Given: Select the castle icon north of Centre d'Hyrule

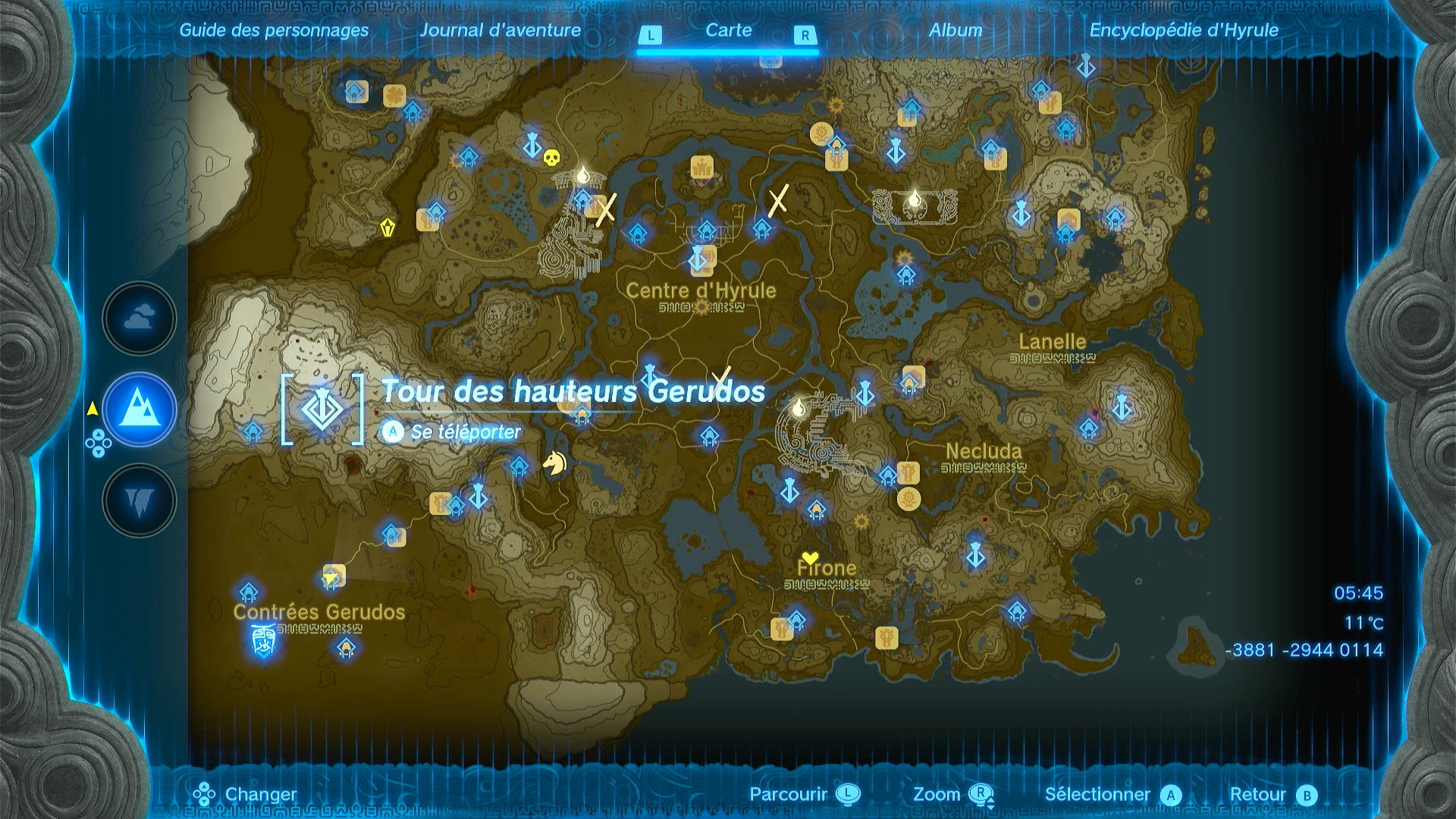Looking at the screenshot, I should tap(701, 167).
